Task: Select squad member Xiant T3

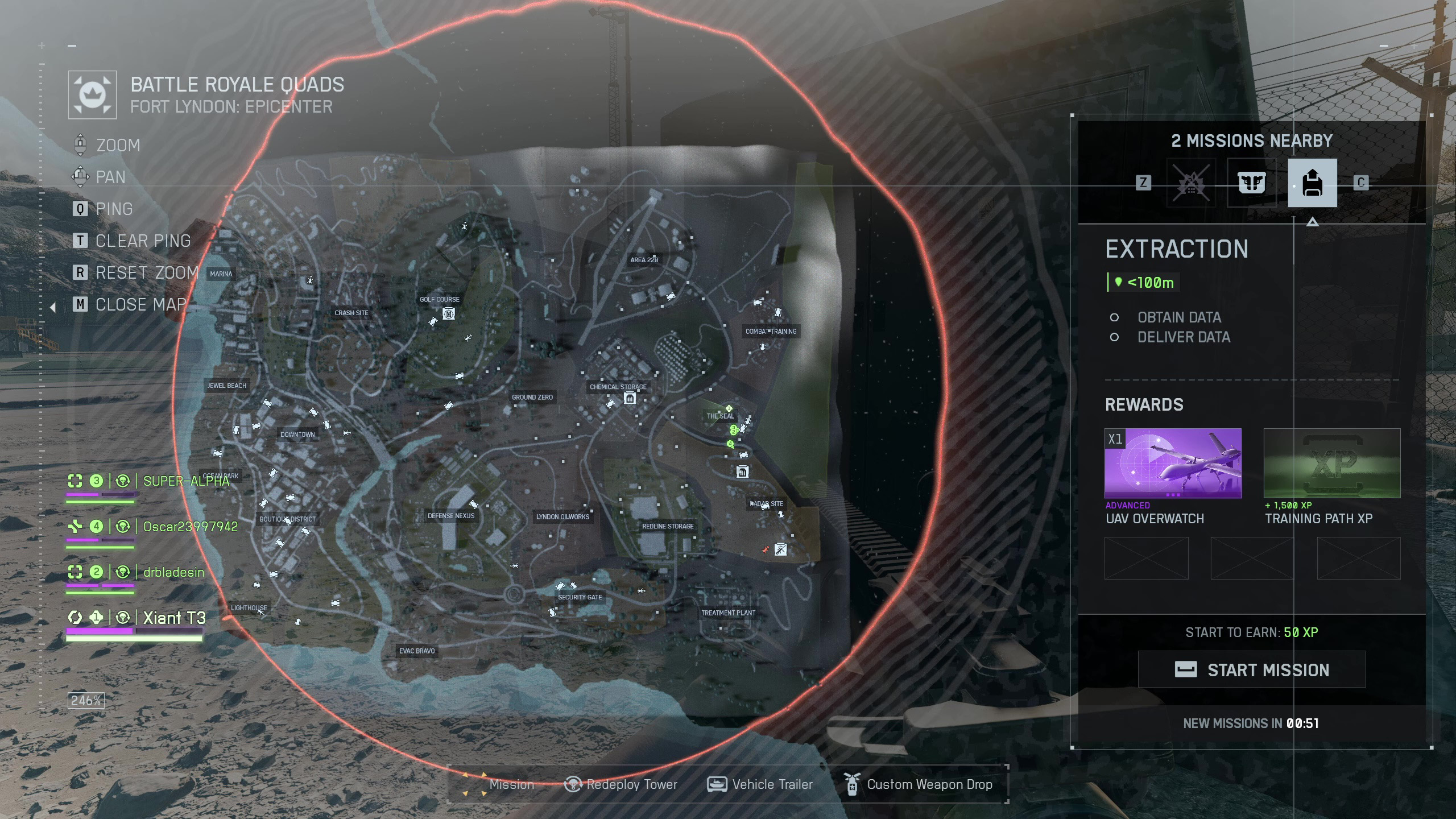Action: pos(174,618)
